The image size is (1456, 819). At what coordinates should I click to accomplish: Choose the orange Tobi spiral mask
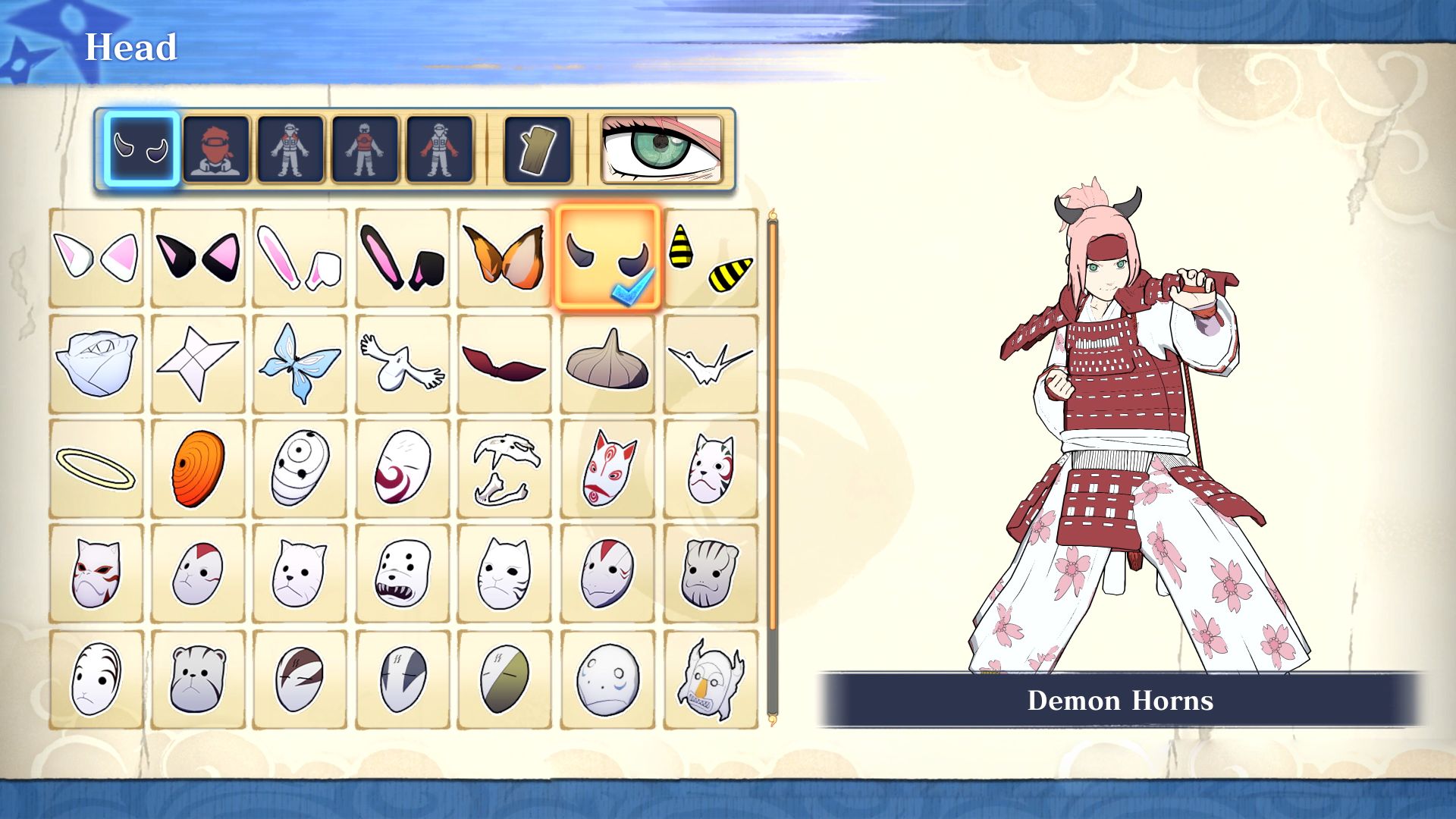pos(199,466)
